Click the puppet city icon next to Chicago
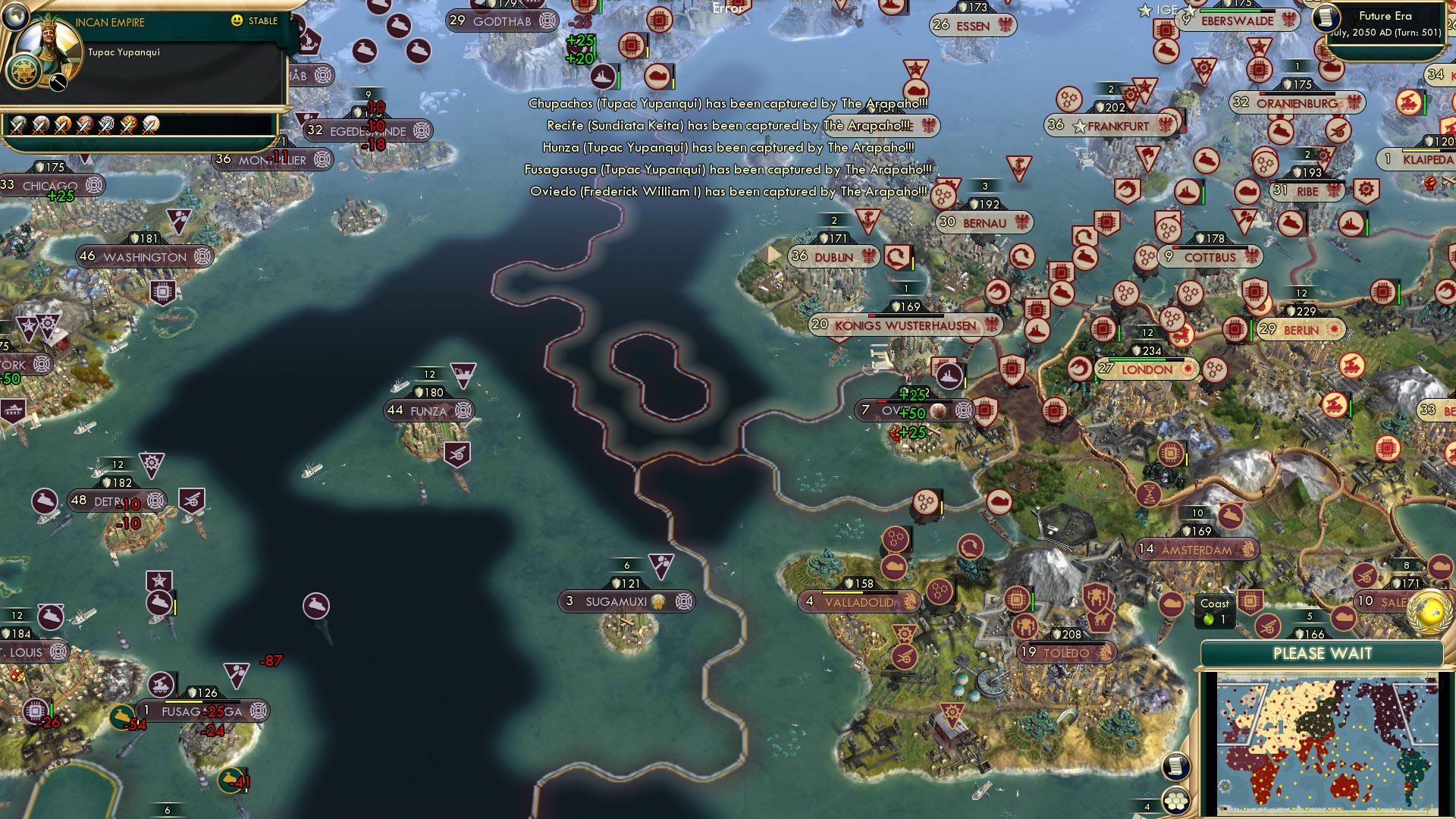The width and height of the screenshot is (1456, 819). tap(94, 184)
